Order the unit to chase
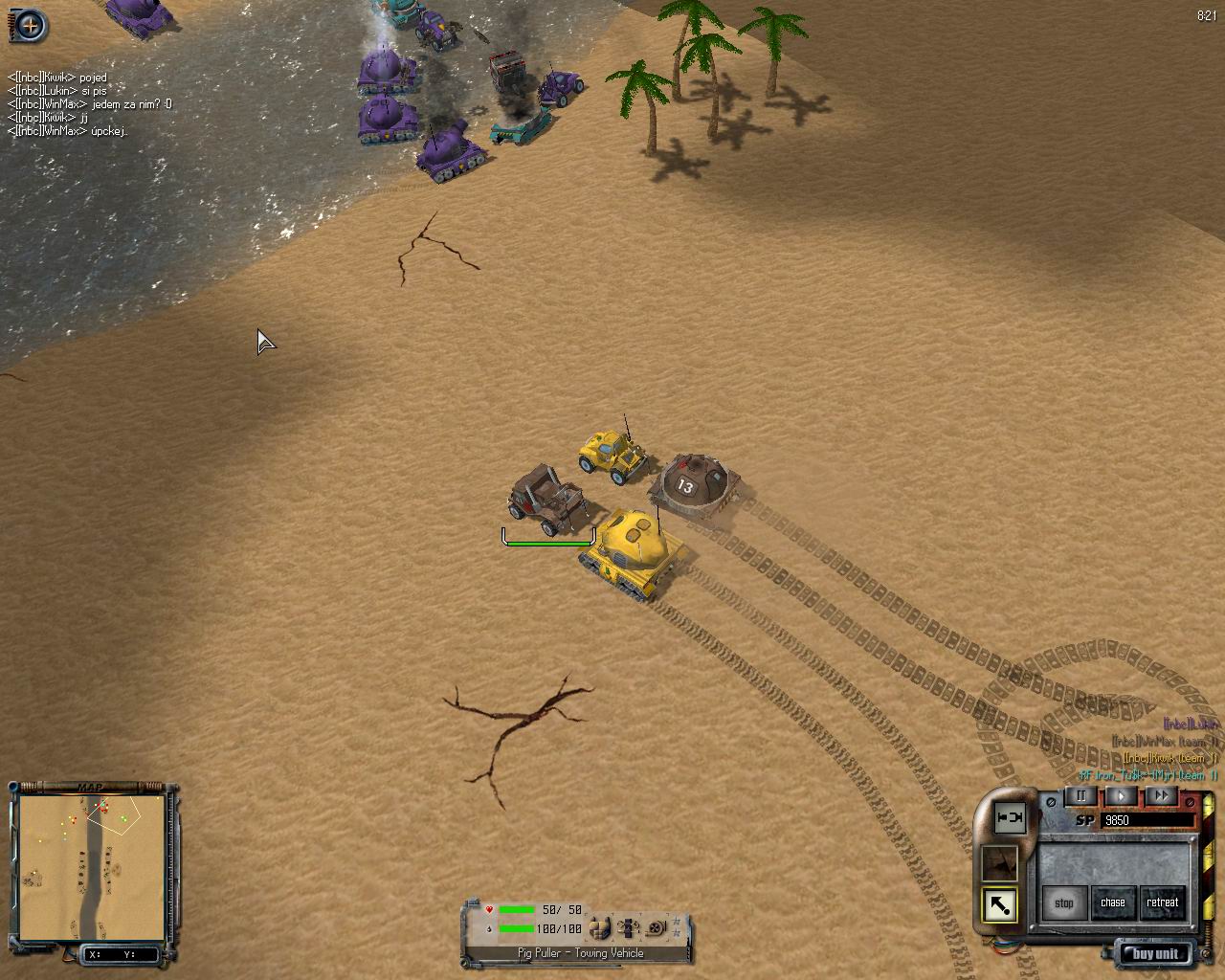 click(1112, 902)
